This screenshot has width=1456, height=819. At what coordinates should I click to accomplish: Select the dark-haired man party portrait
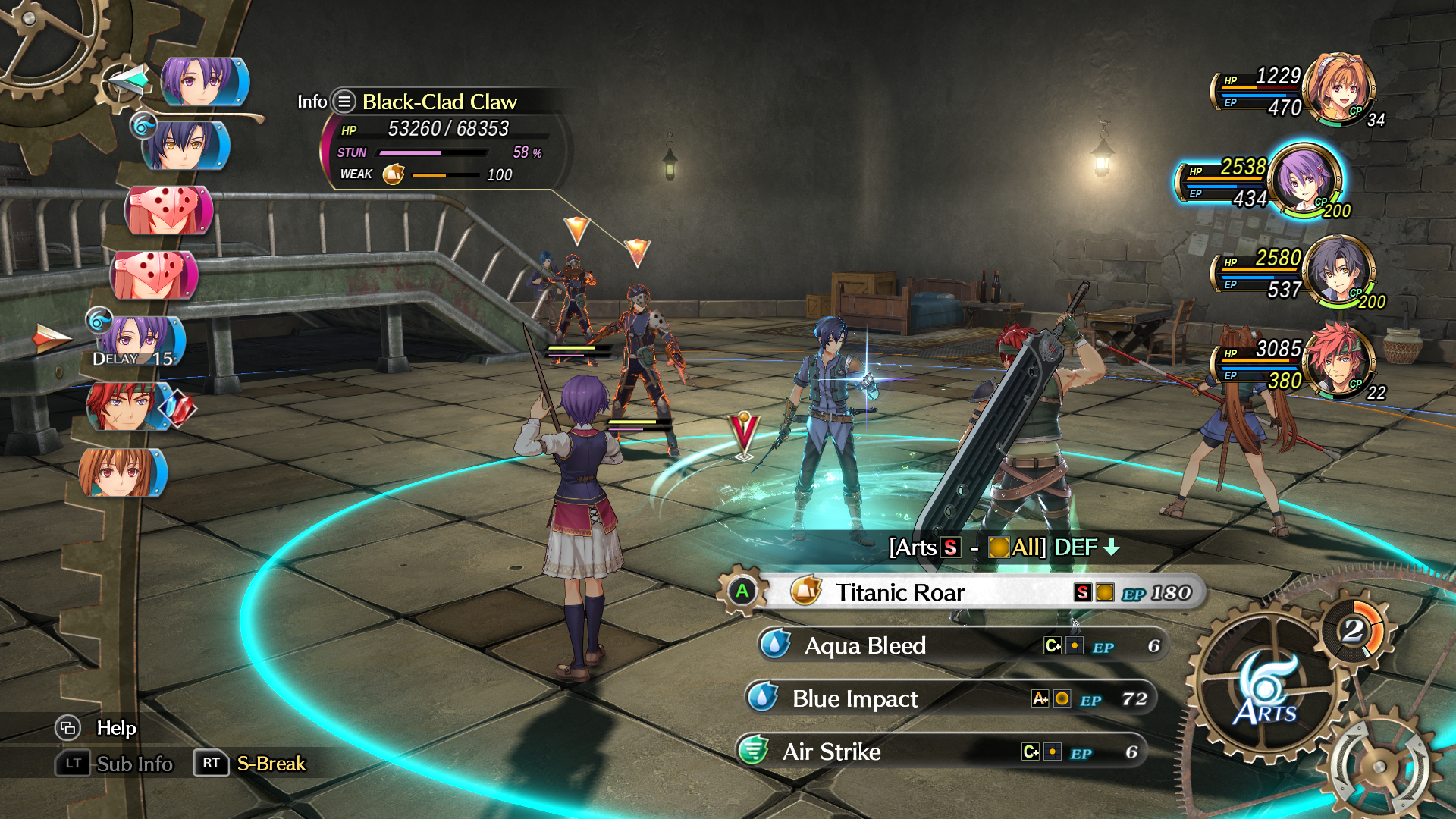(x=1341, y=271)
